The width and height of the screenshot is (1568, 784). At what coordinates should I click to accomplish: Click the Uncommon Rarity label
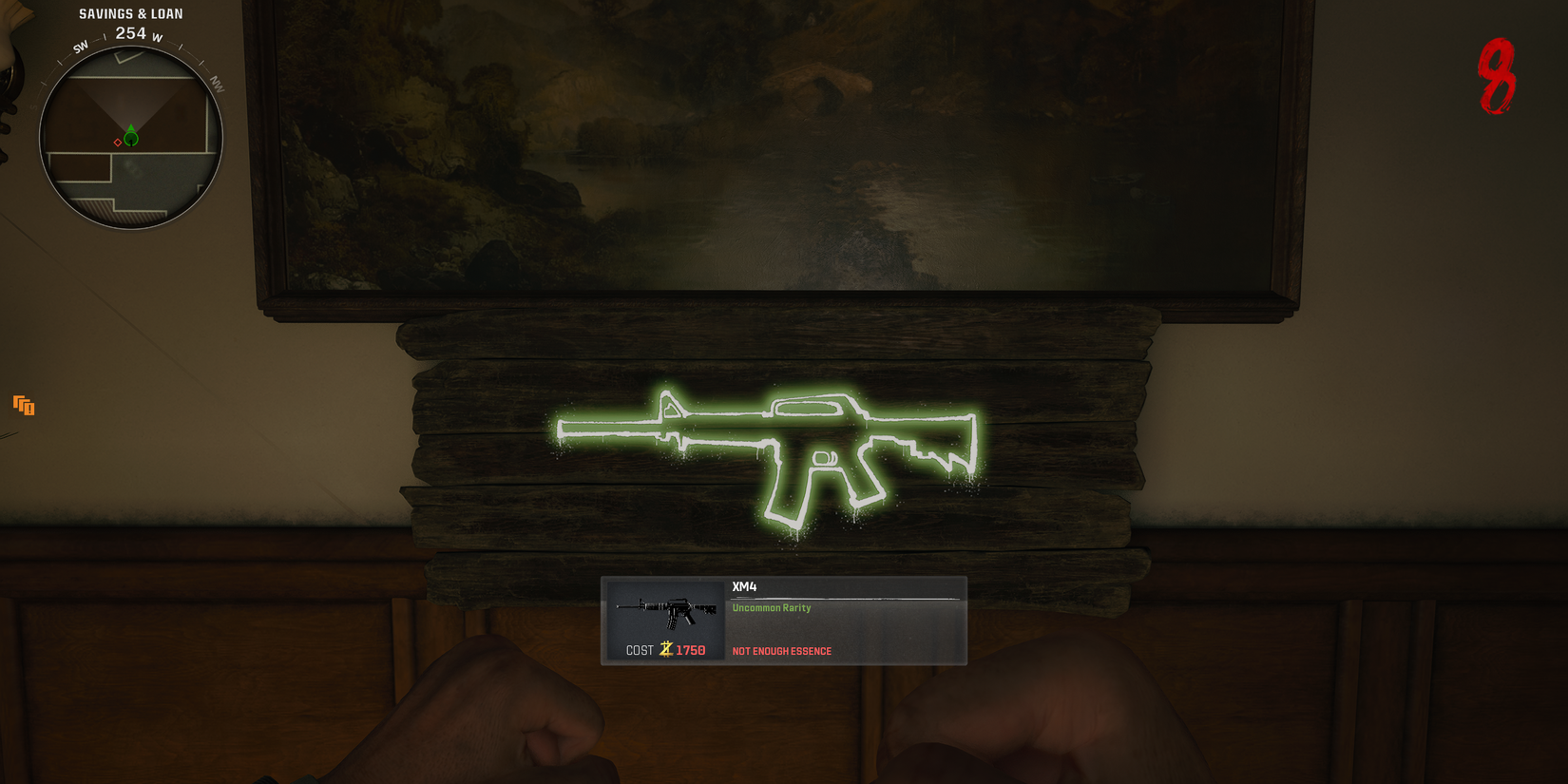click(x=771, y=607)
